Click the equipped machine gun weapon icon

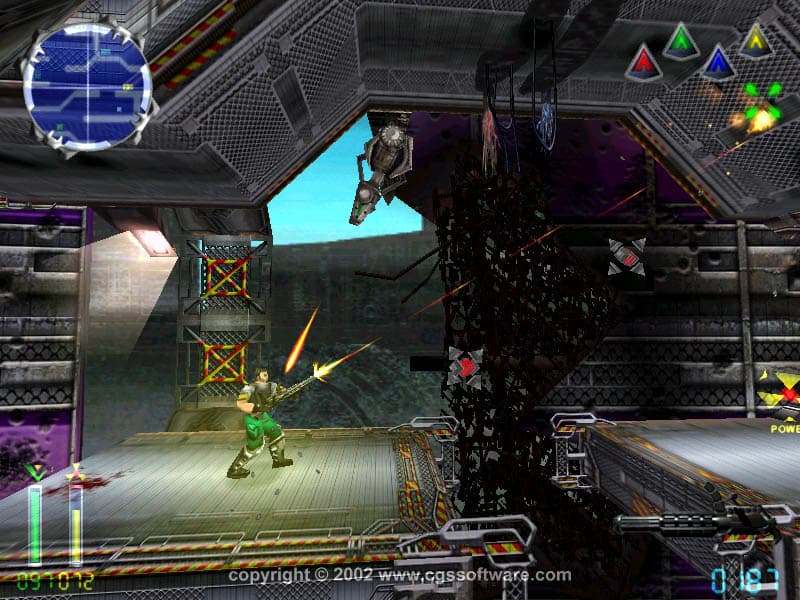coord(690,520)
